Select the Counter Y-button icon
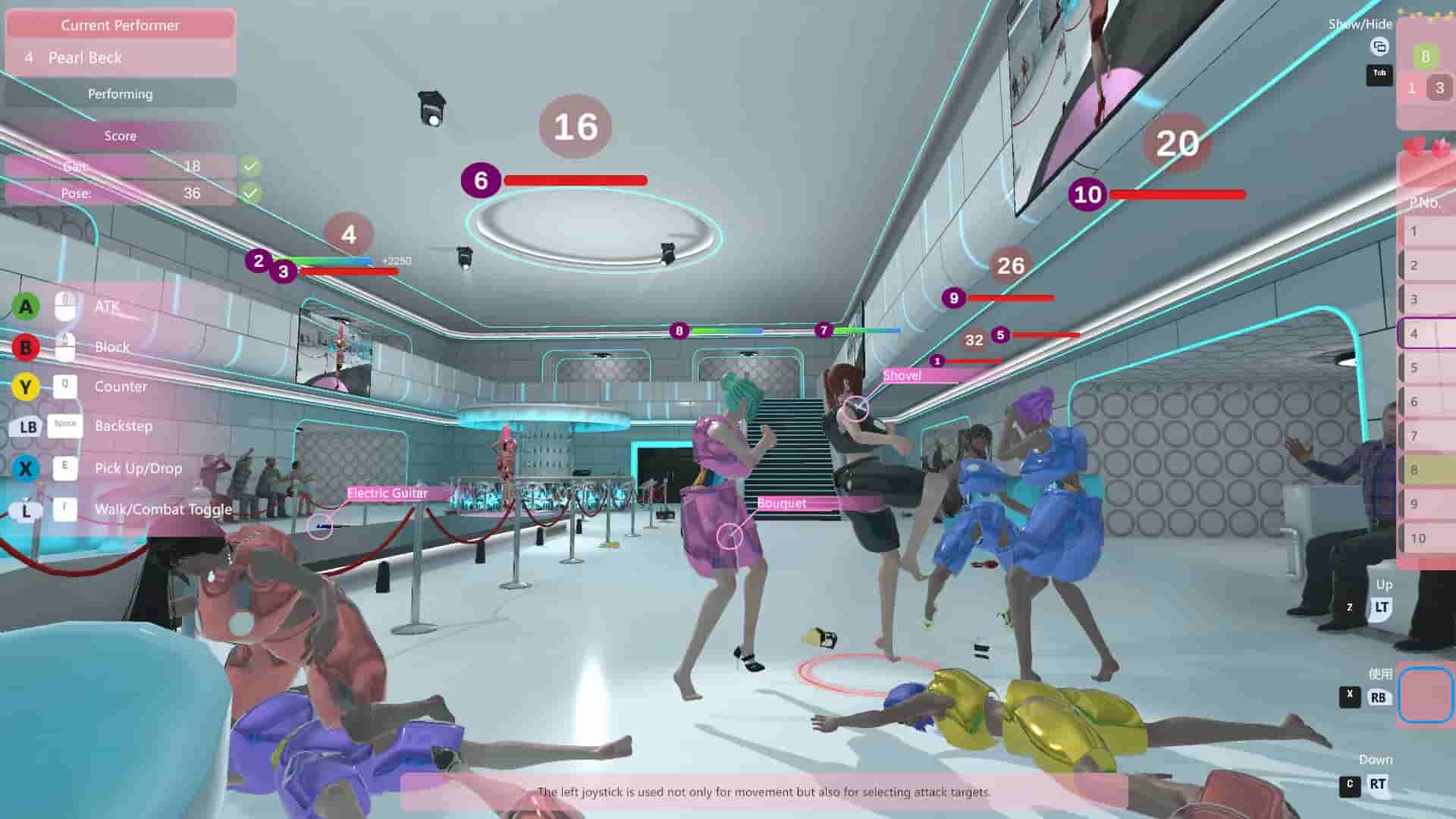This screenshot has width=1456, height=819. tap(26, 387)
